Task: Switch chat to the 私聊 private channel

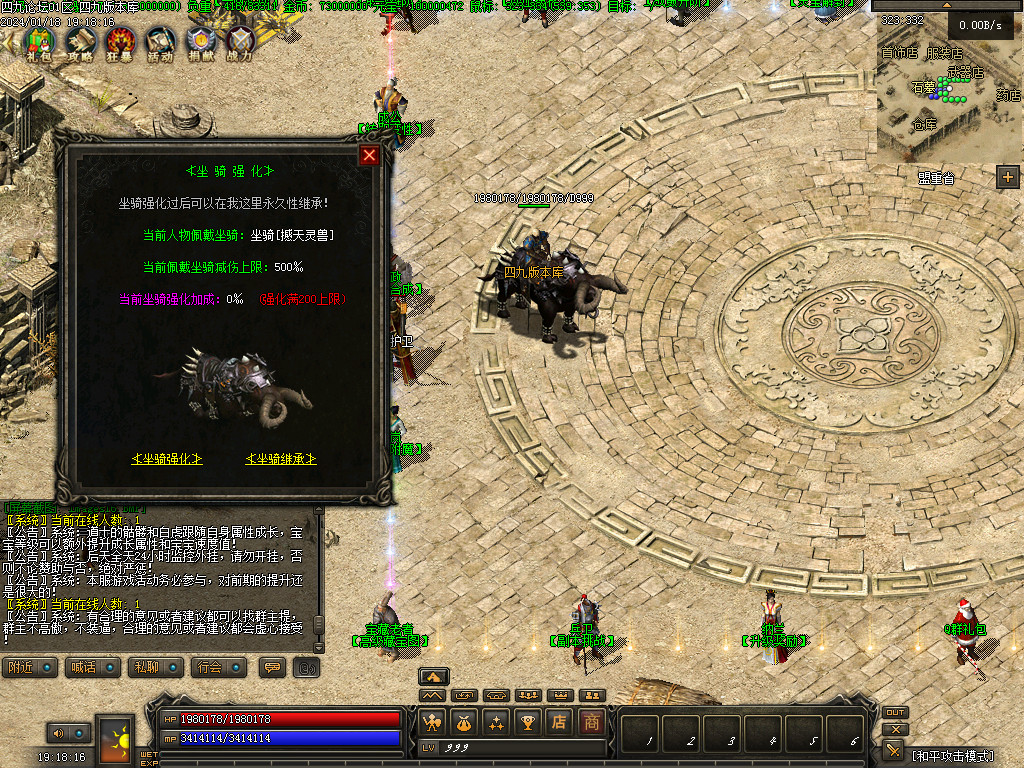Action: (156, 667)
